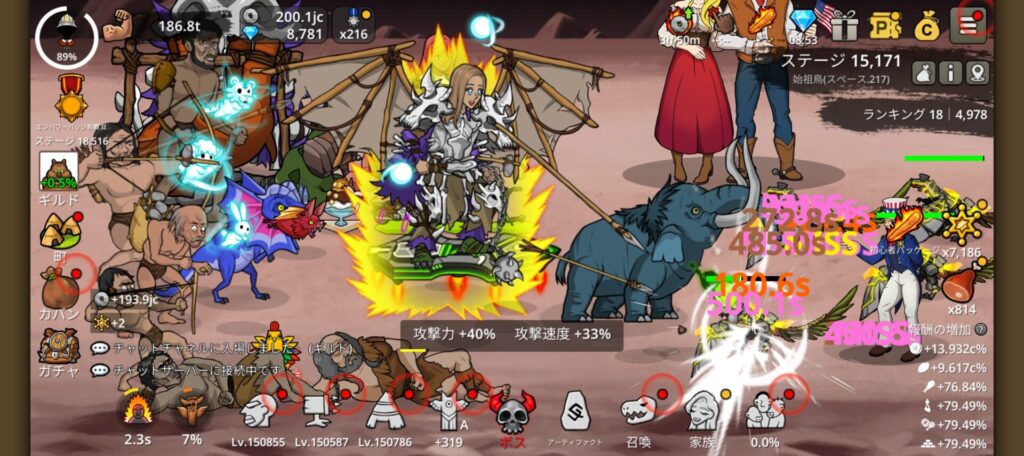The image size is (1024, 456).
Task: Tap the blue diamond timer icon
Action: click(x=803, y=22)
